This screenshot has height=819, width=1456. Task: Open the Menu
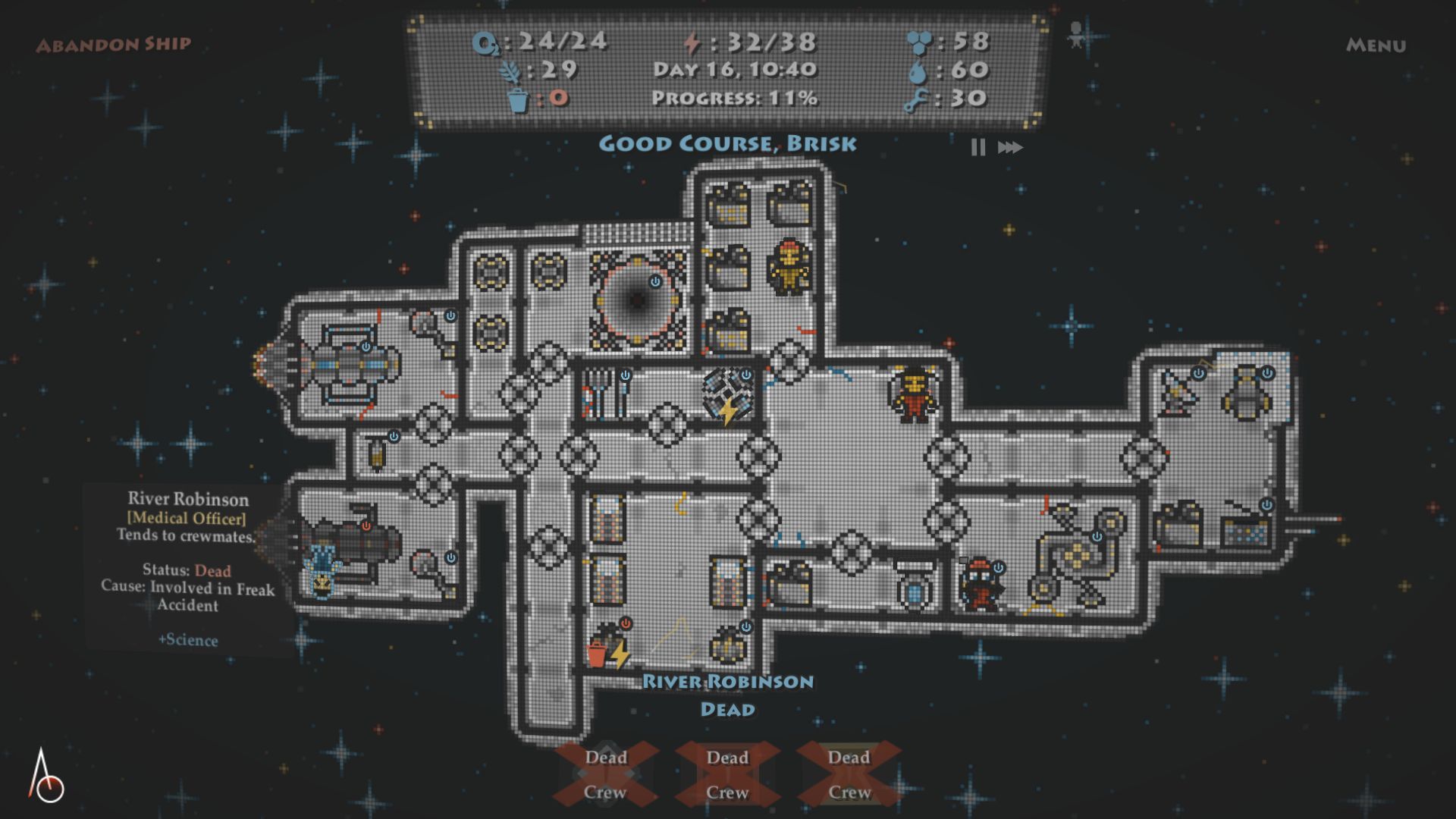tap(1376, 45)
